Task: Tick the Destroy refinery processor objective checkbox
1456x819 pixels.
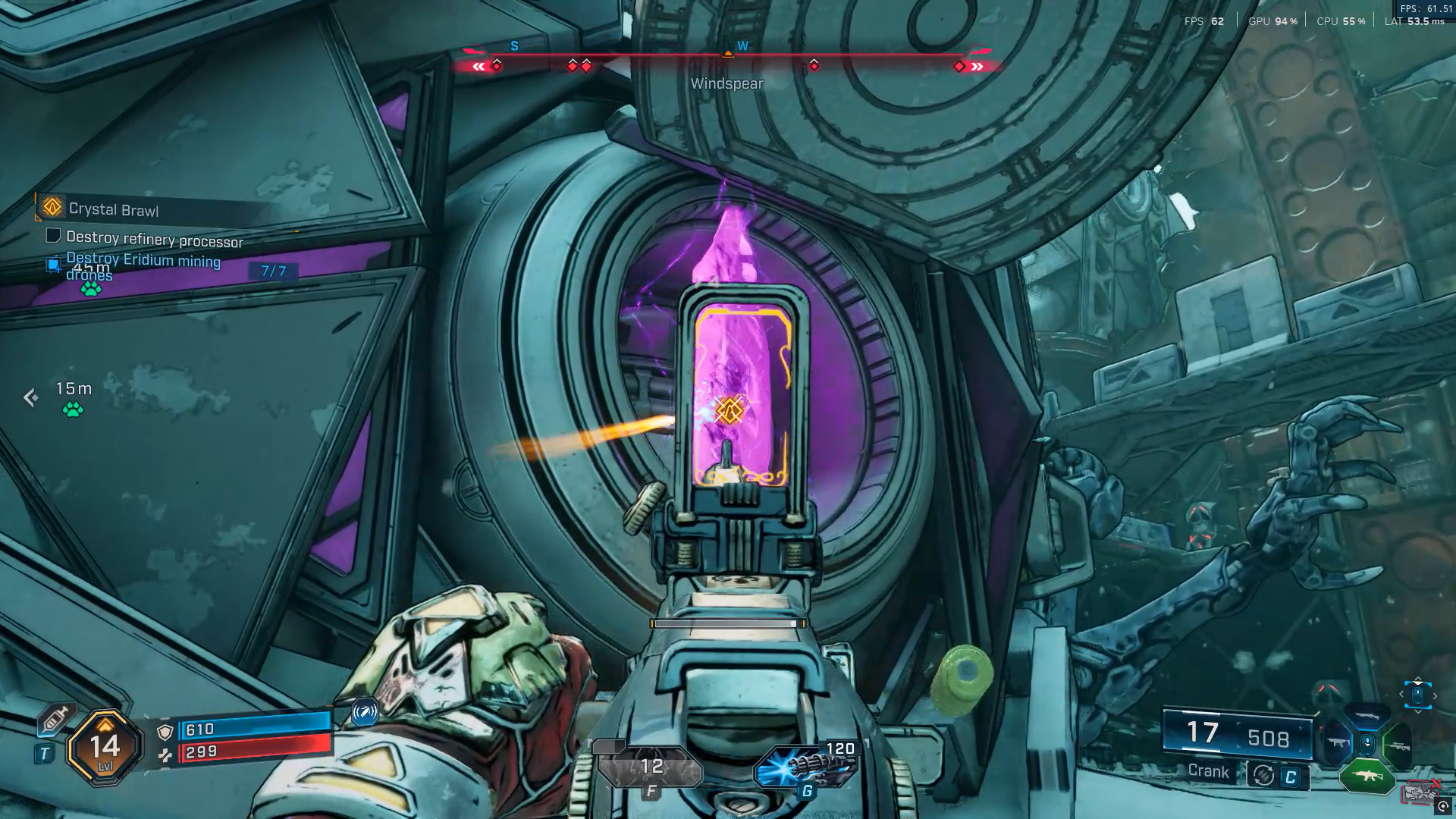Action: [x=53, y=236]
